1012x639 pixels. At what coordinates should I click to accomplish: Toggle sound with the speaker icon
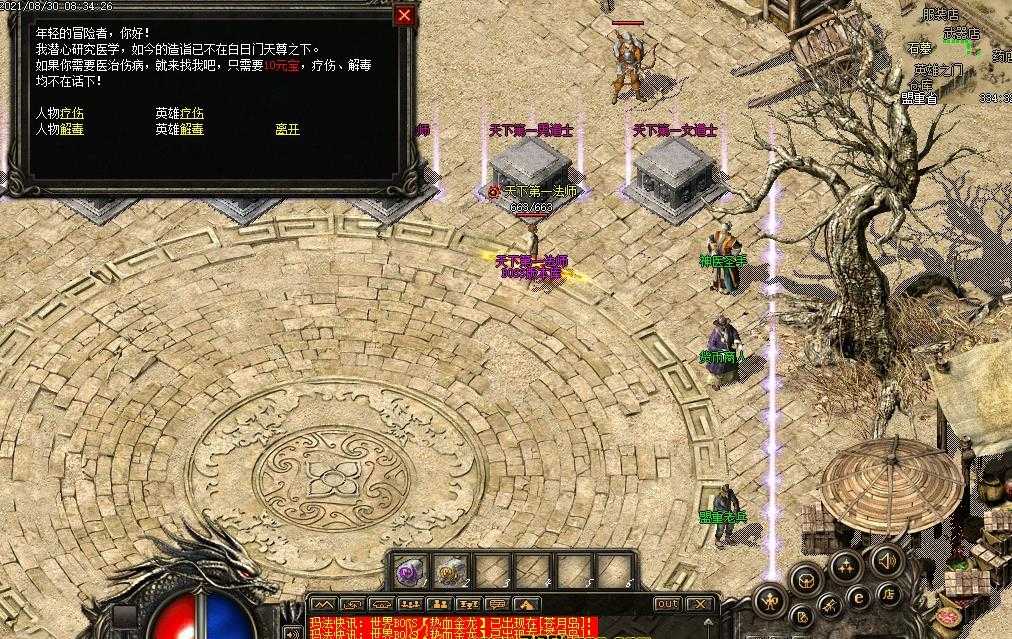[x=885, y=559]
